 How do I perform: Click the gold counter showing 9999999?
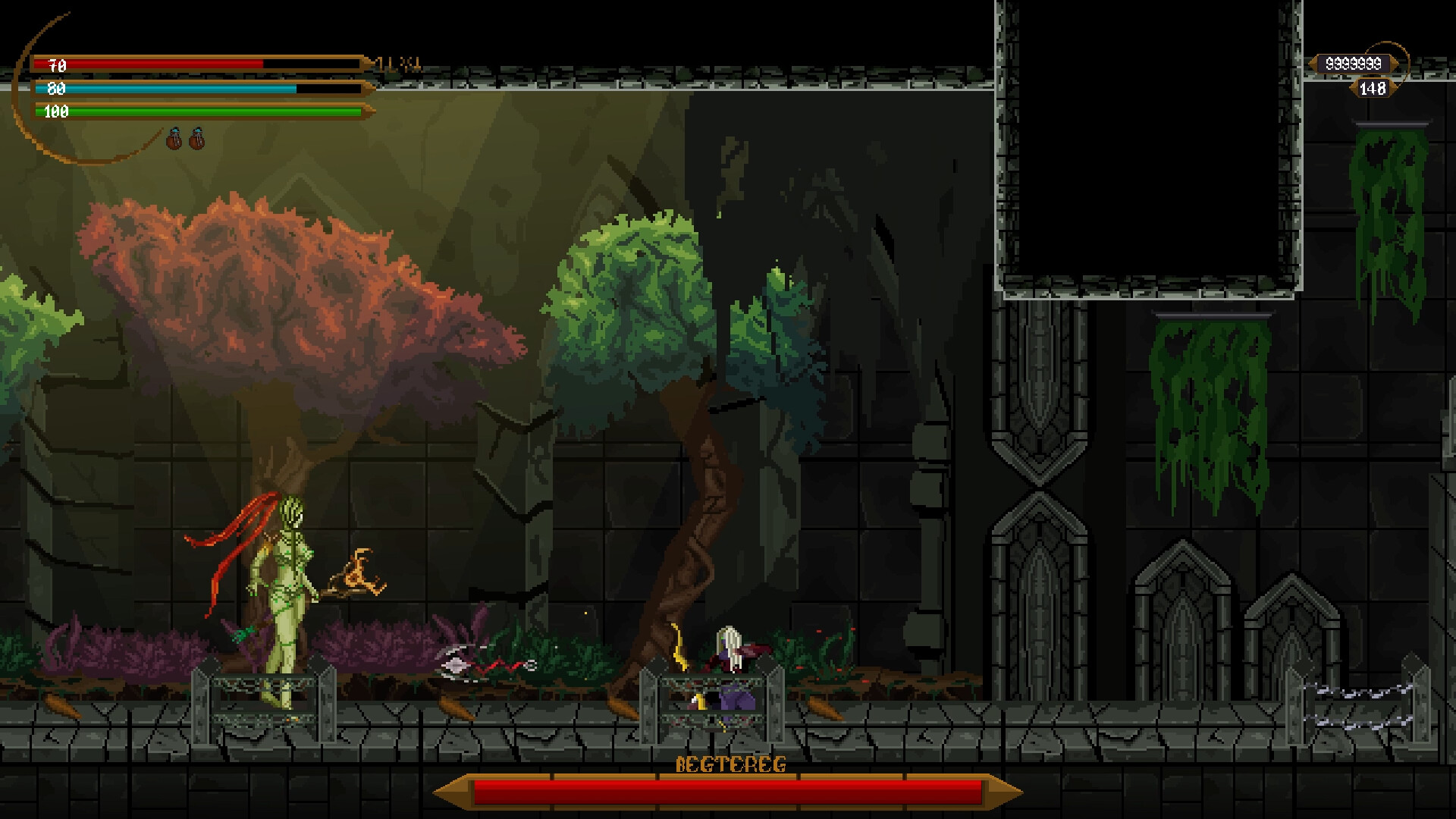point(1354,64)
